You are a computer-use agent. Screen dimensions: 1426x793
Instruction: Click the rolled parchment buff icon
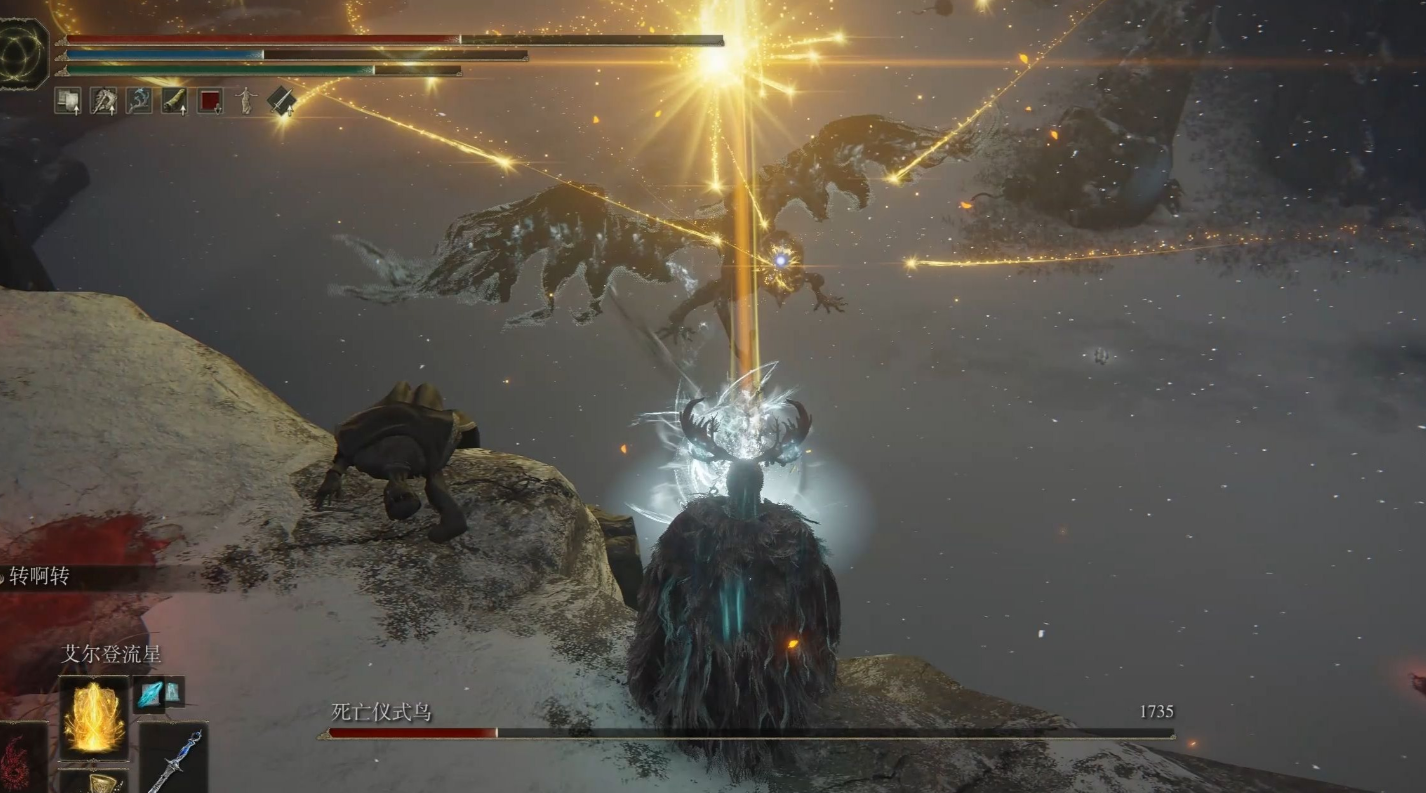click(174, 100)
